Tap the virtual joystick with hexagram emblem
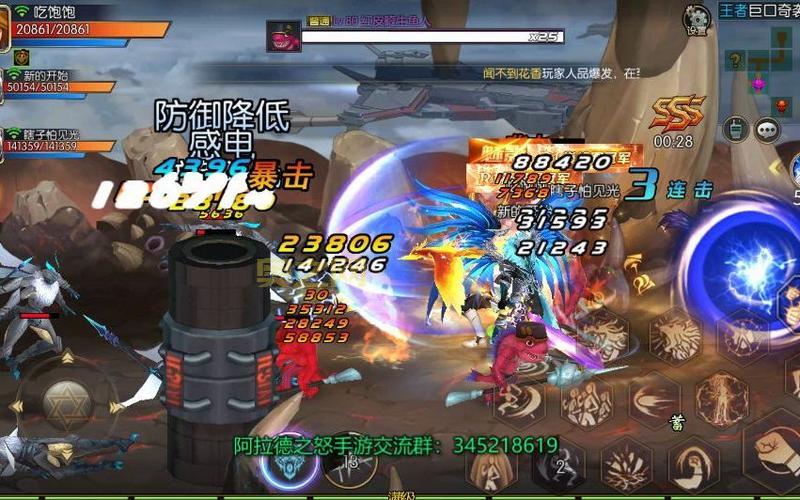This screenshot has width=800, height=500. (67, 403)
